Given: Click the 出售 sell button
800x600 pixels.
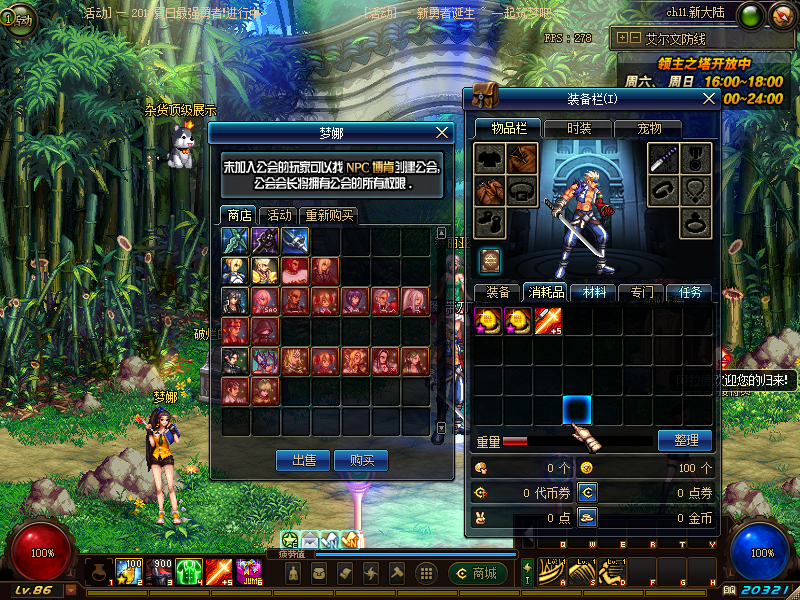Looking at the screenshot, I should coord(303,460).
